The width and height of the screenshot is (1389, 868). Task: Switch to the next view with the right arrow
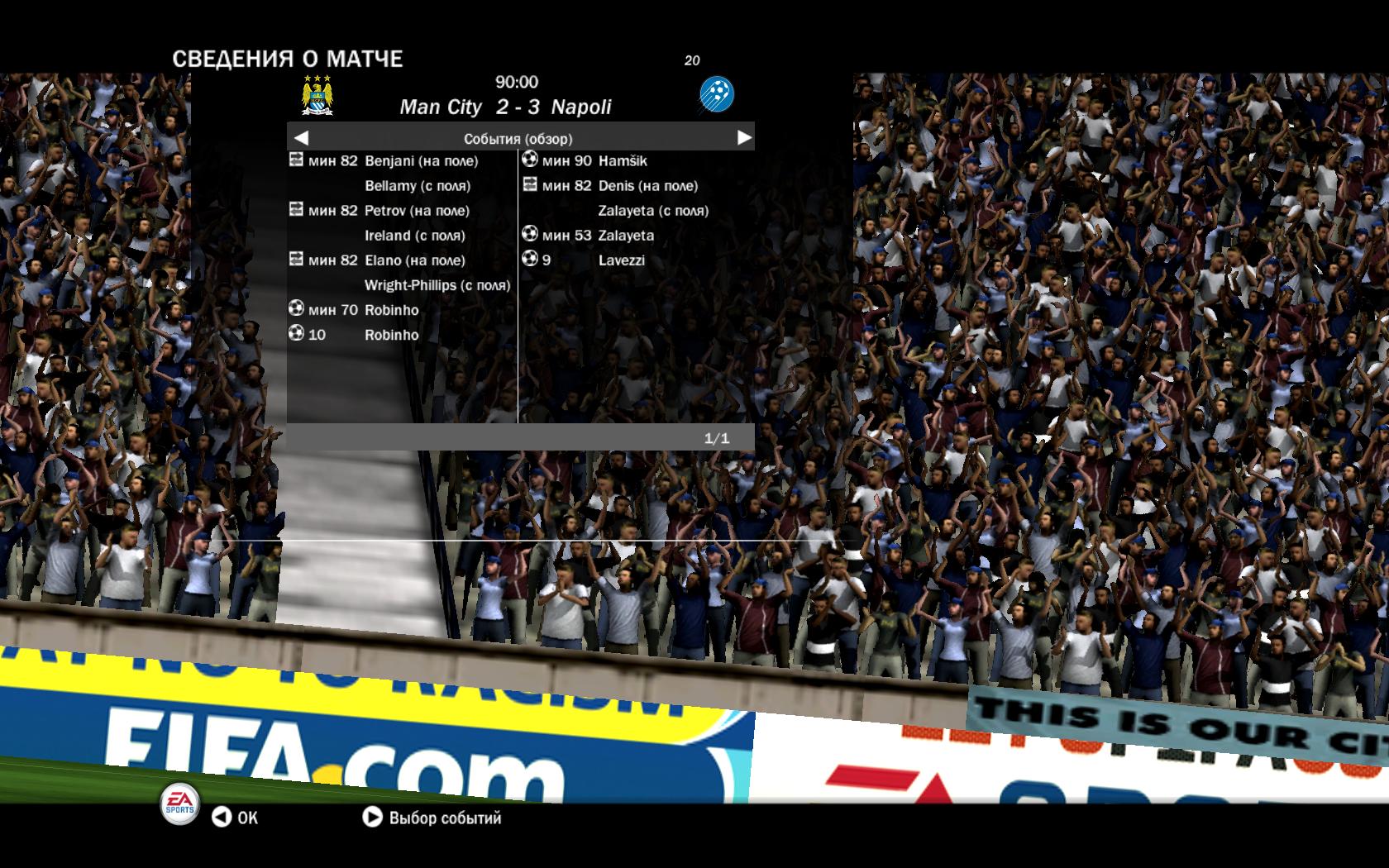coord(744,138)
